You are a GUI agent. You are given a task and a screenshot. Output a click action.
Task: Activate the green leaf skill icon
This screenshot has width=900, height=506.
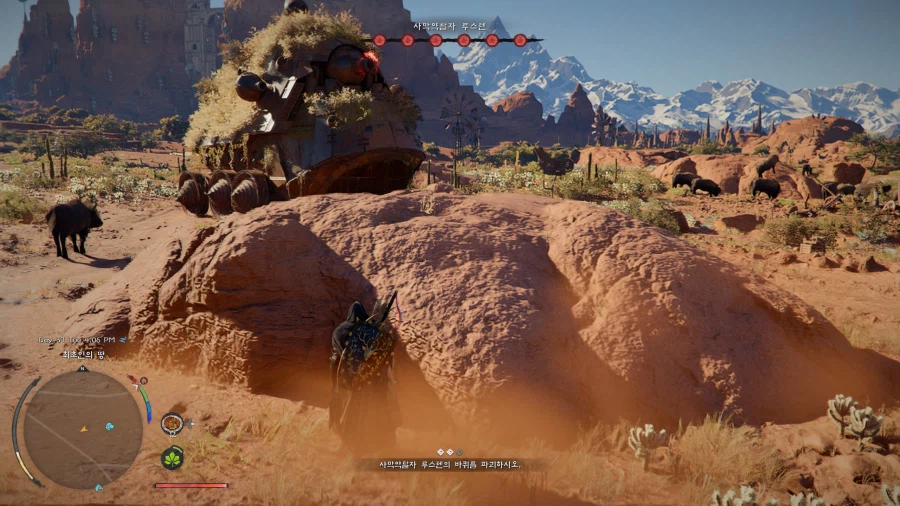172,458
